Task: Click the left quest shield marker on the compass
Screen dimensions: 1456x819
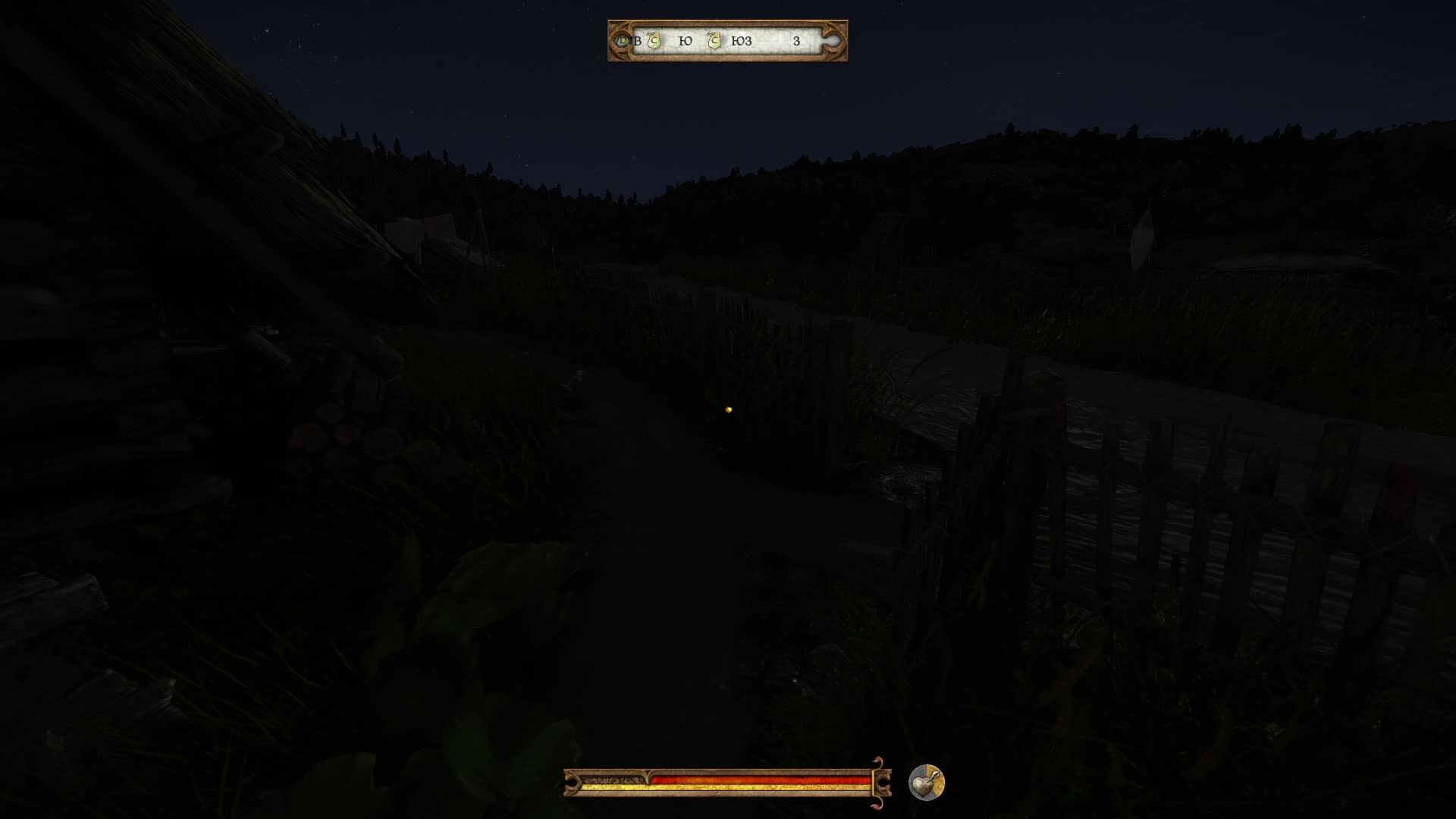Action: coord(653,40)
